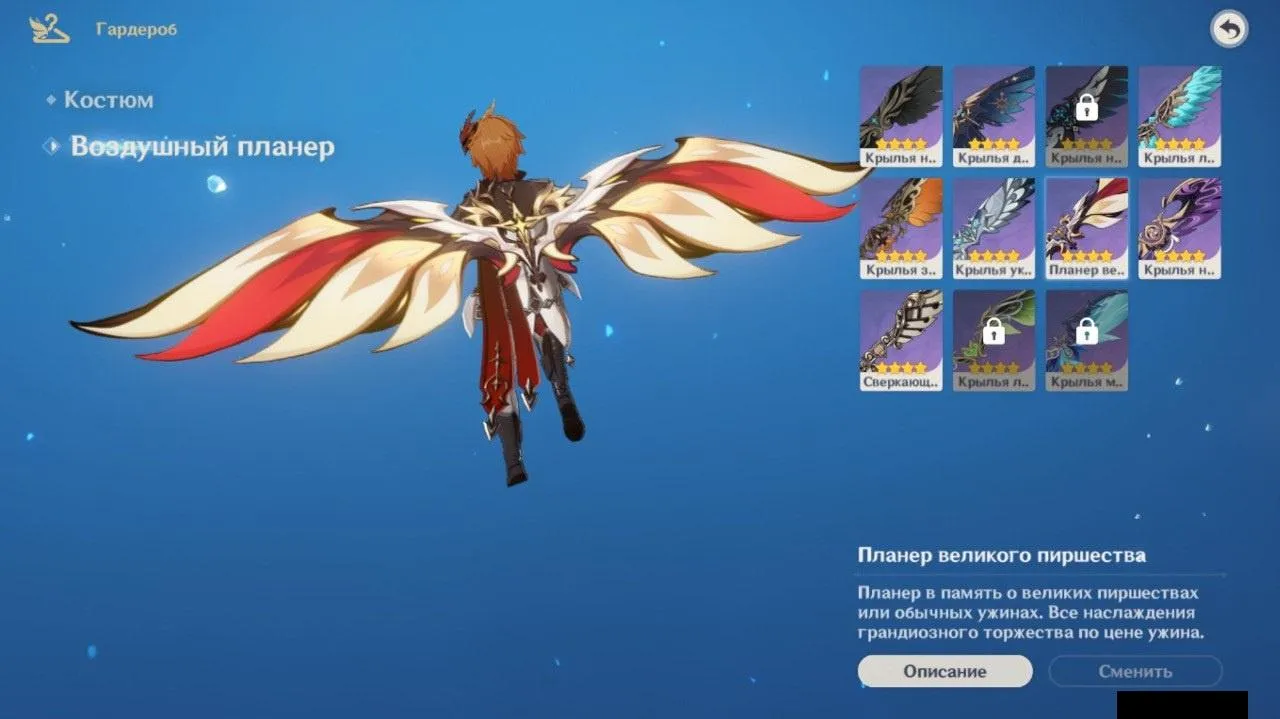Click the Гардероб hanger icon
The height and width of the screenshot is (719, 1280).
50,30
